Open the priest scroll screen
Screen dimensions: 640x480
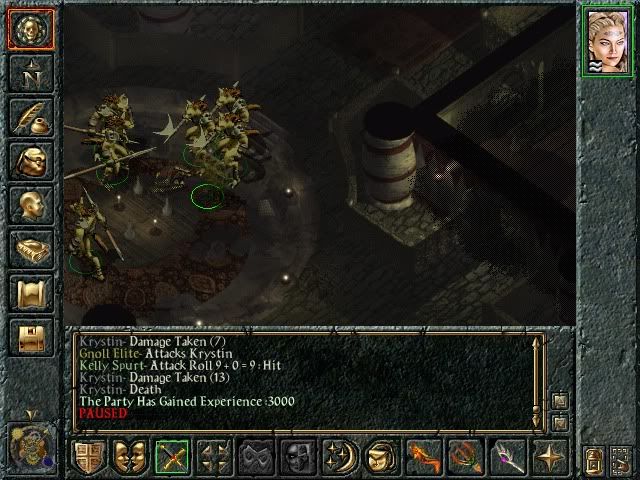pos(30,292)
